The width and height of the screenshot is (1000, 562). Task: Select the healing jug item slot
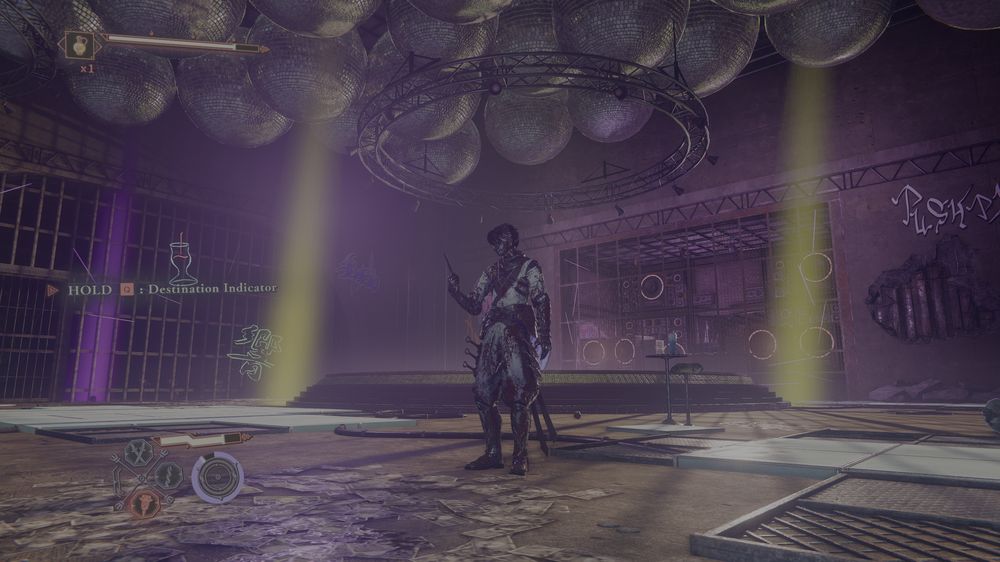coord(77,44)
